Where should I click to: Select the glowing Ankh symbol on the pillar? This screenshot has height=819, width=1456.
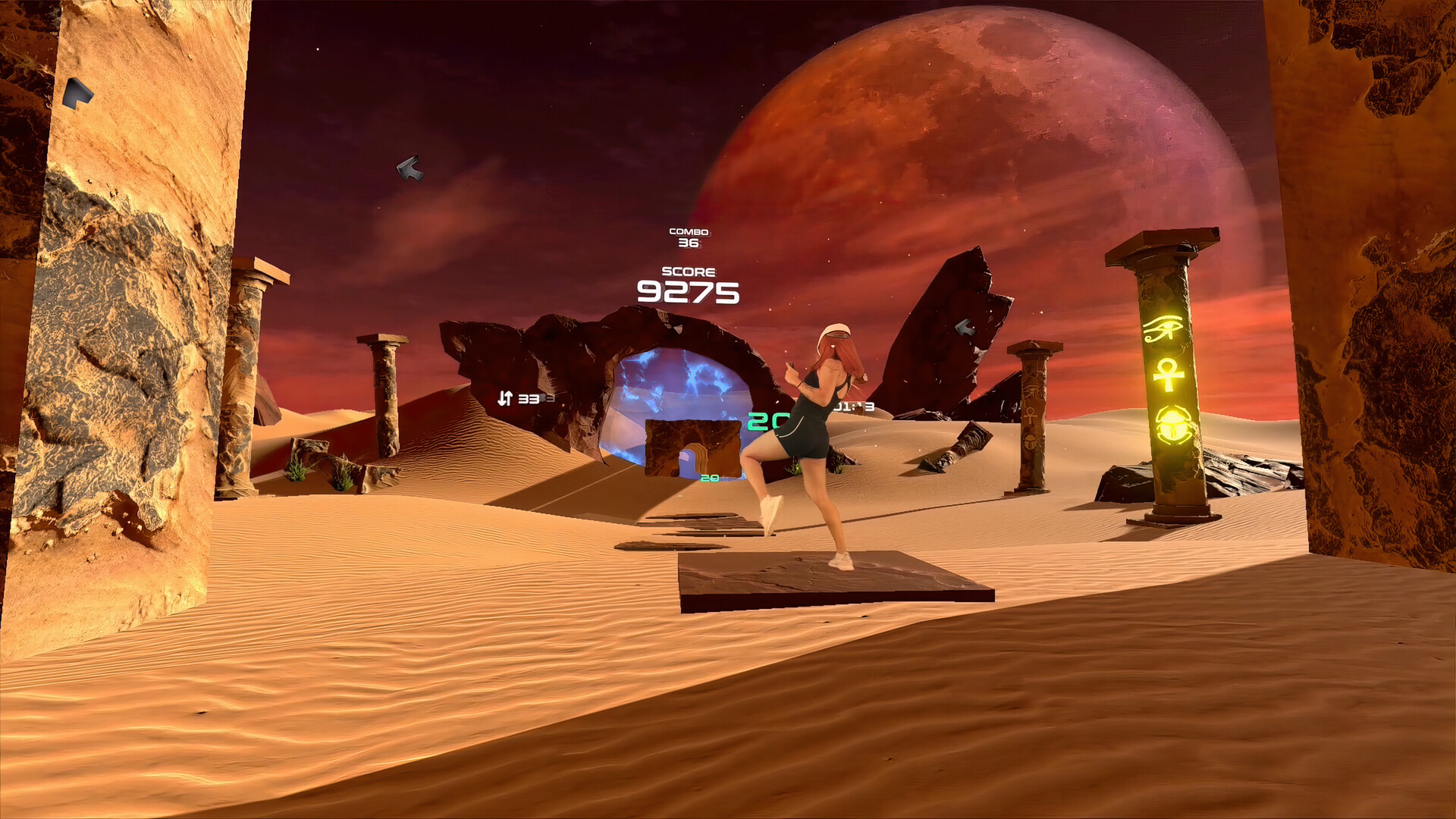pyautogui.click(x=1169, y=375)
